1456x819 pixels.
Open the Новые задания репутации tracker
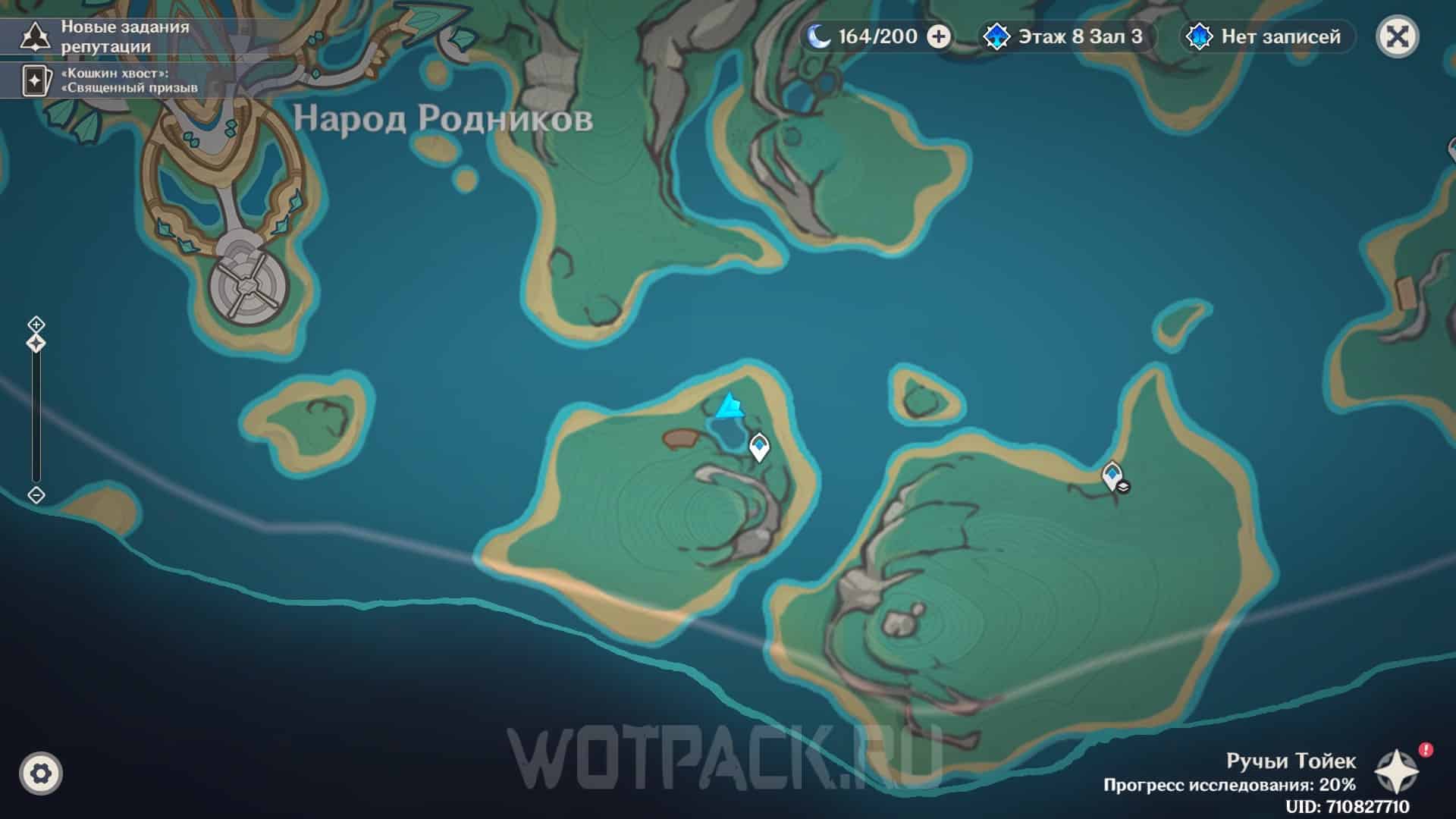106,36
